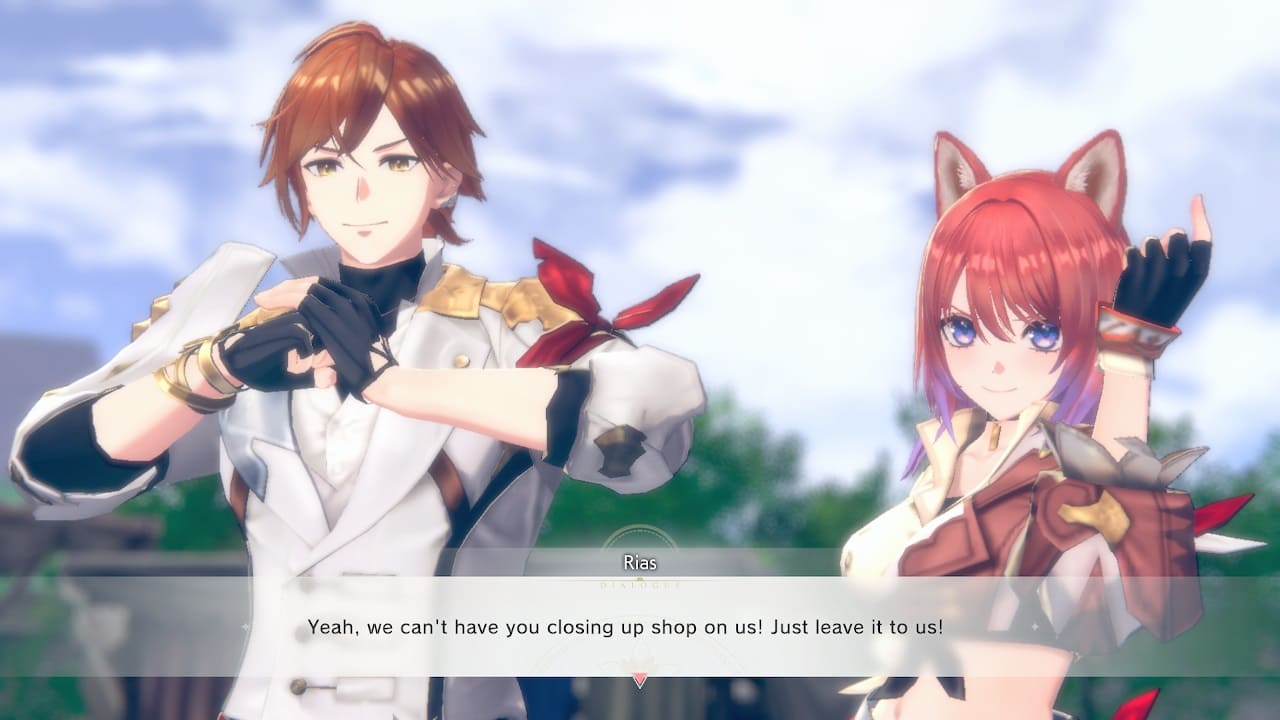Click the white dialogue text box
Screen dimensions: 1280x720
coord(640,630)
